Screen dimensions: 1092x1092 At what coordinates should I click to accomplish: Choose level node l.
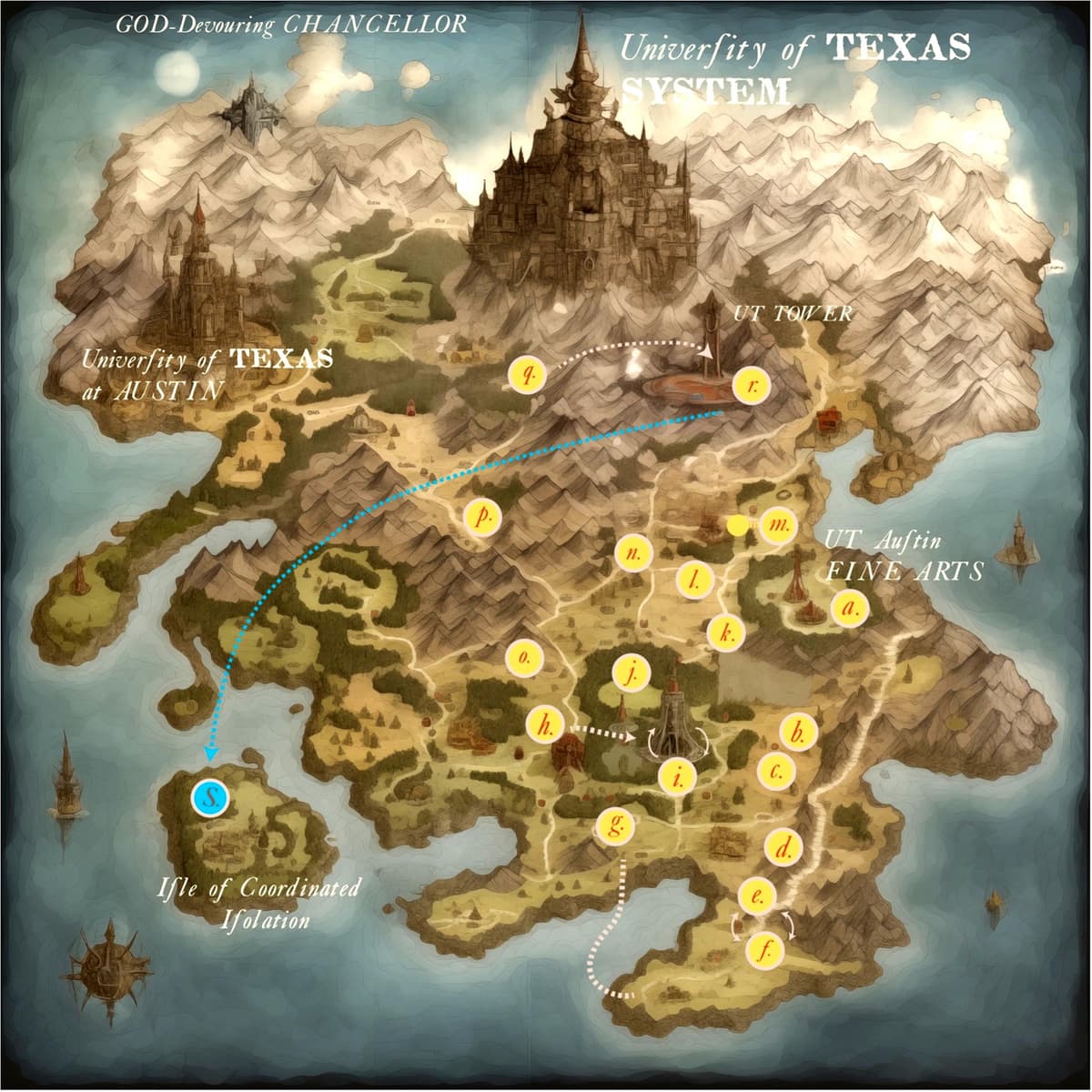(693, 579)
